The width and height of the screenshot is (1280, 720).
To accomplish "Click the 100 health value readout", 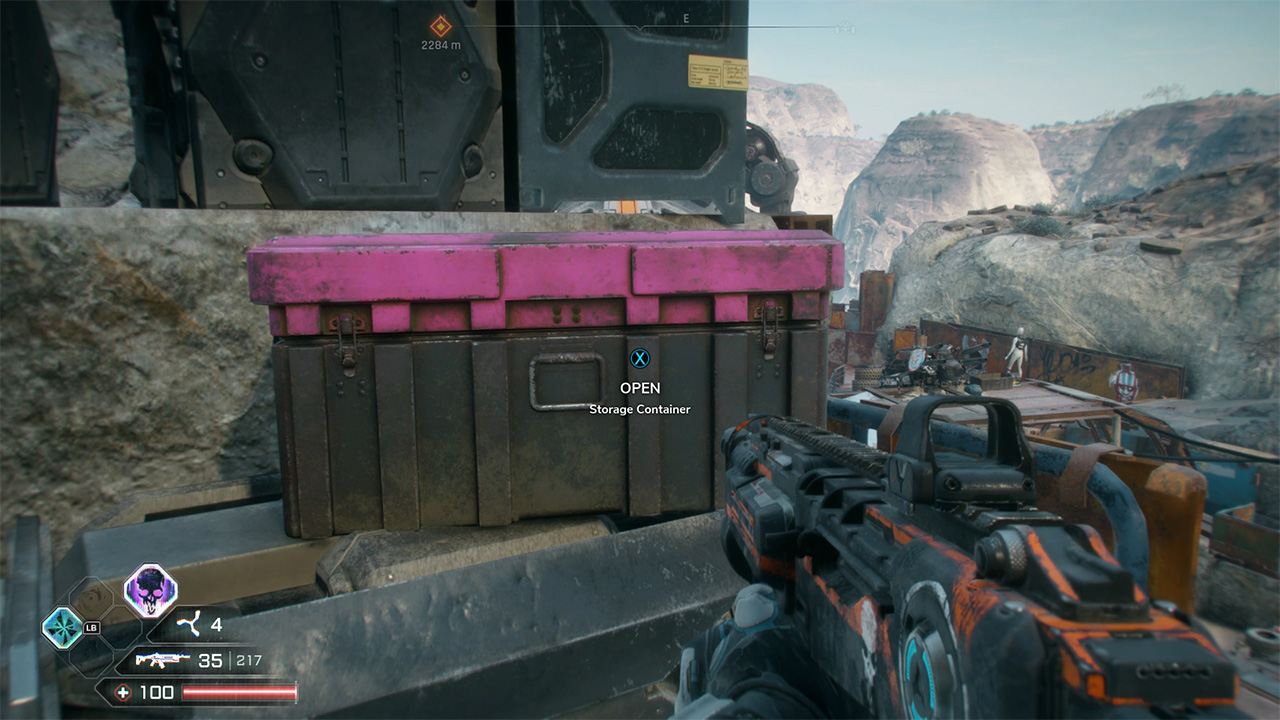I will 157,691.
